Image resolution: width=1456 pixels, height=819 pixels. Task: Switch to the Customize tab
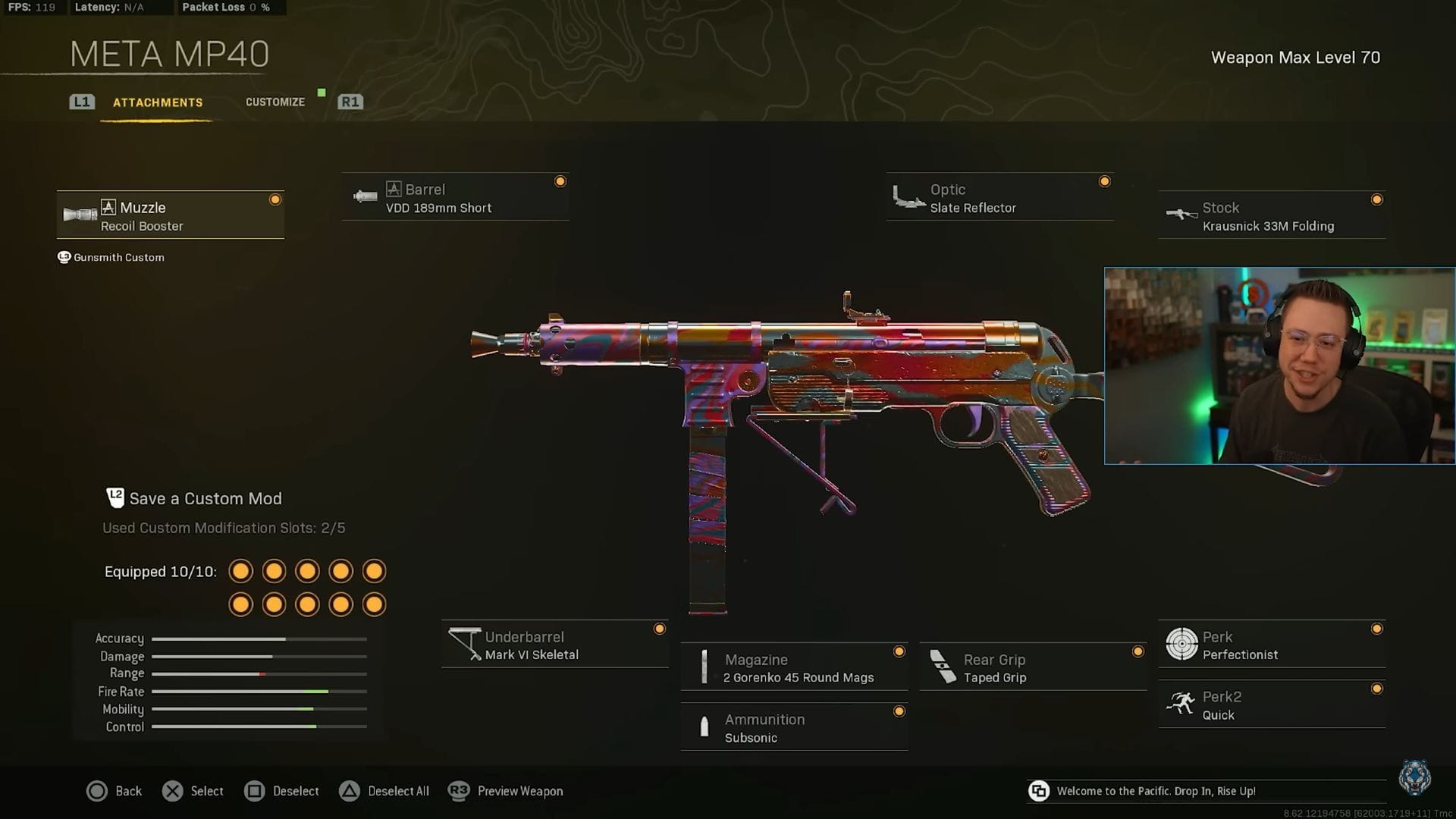[275, 102]
